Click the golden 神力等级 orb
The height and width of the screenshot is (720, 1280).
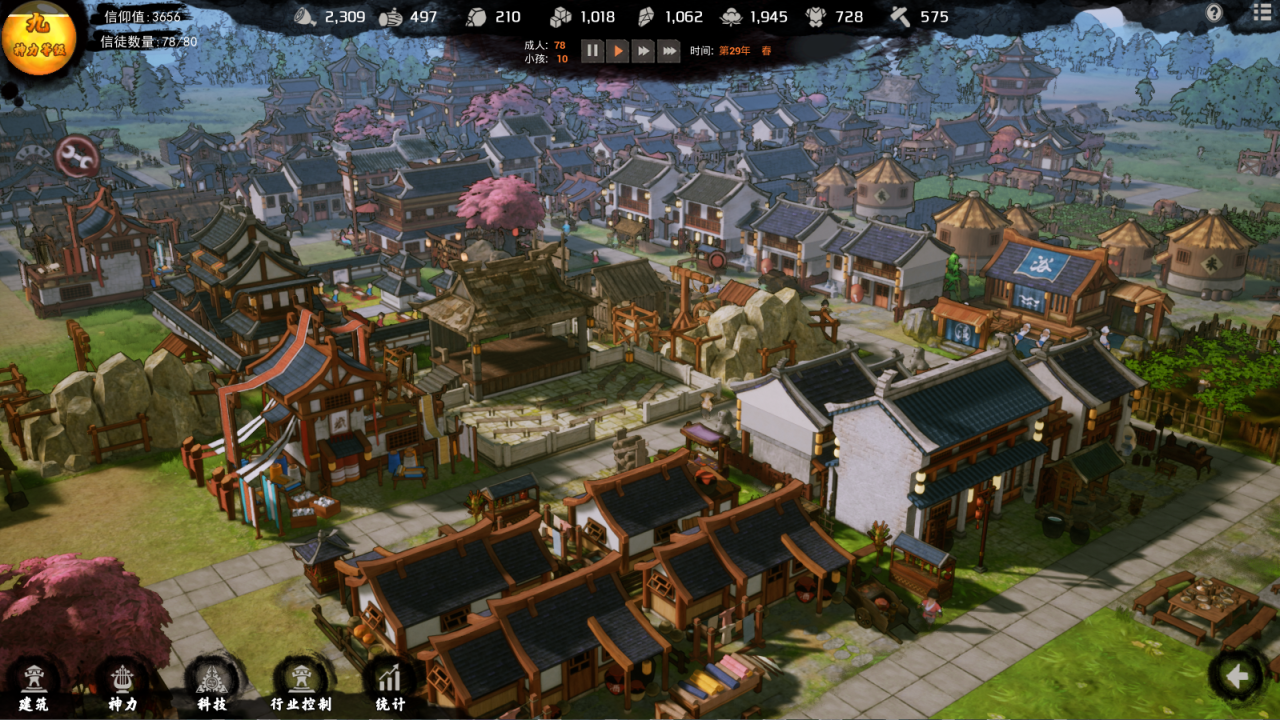click(x=39, y=38)
